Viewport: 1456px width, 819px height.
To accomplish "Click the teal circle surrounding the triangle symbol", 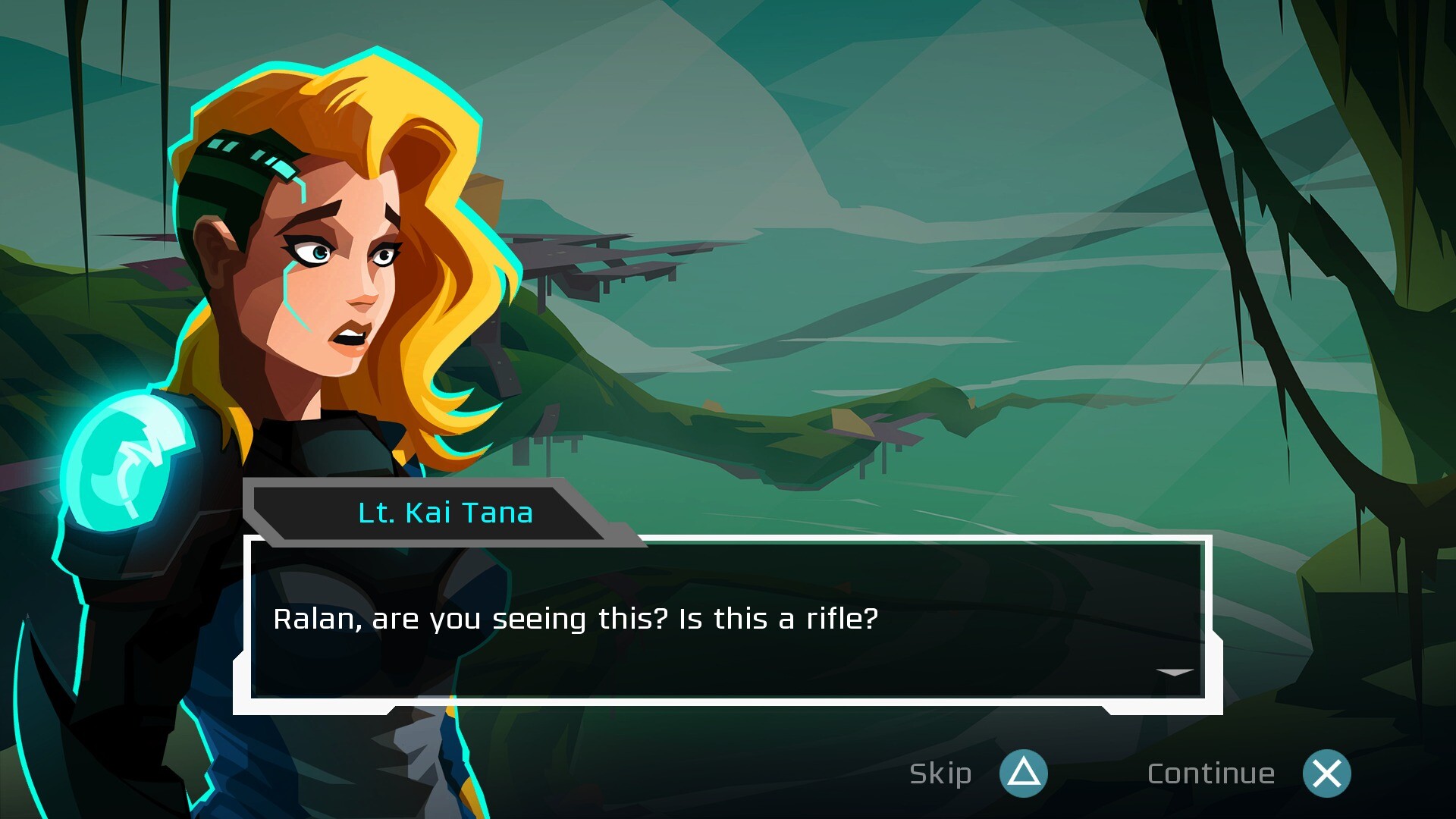I will pos(1023,774).
